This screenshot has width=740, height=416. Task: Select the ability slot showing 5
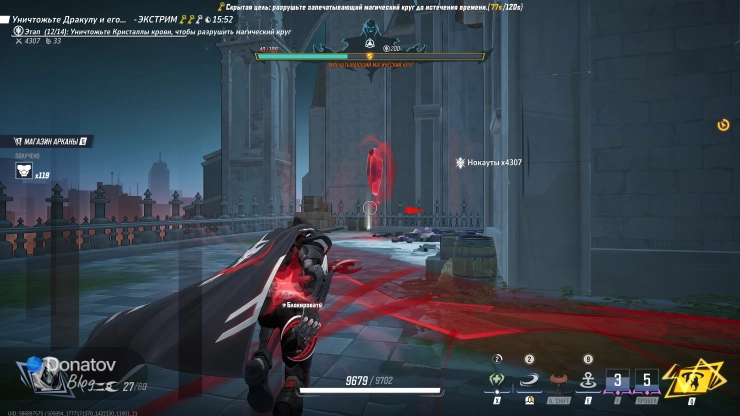(x=647, y=381)
